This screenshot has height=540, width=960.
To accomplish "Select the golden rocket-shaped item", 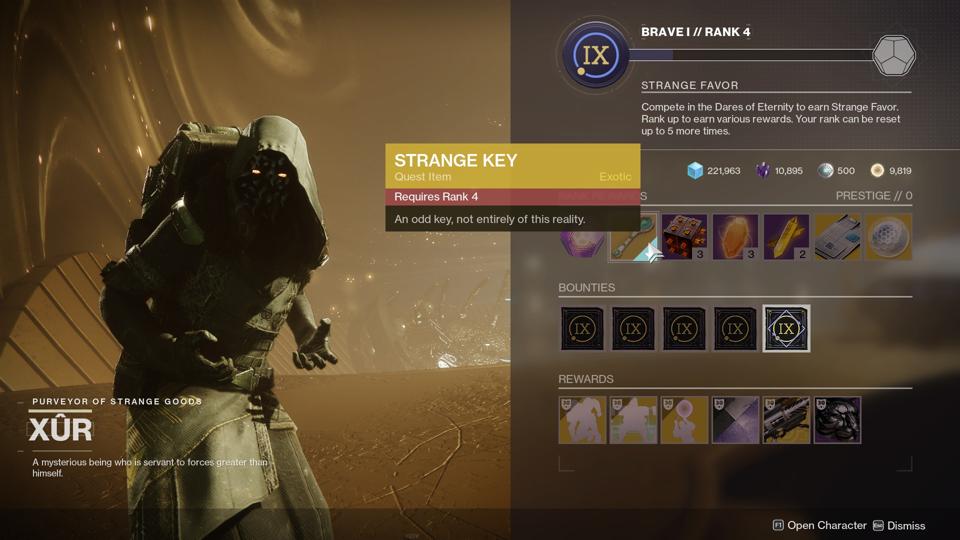I will (x=786, y=237).
